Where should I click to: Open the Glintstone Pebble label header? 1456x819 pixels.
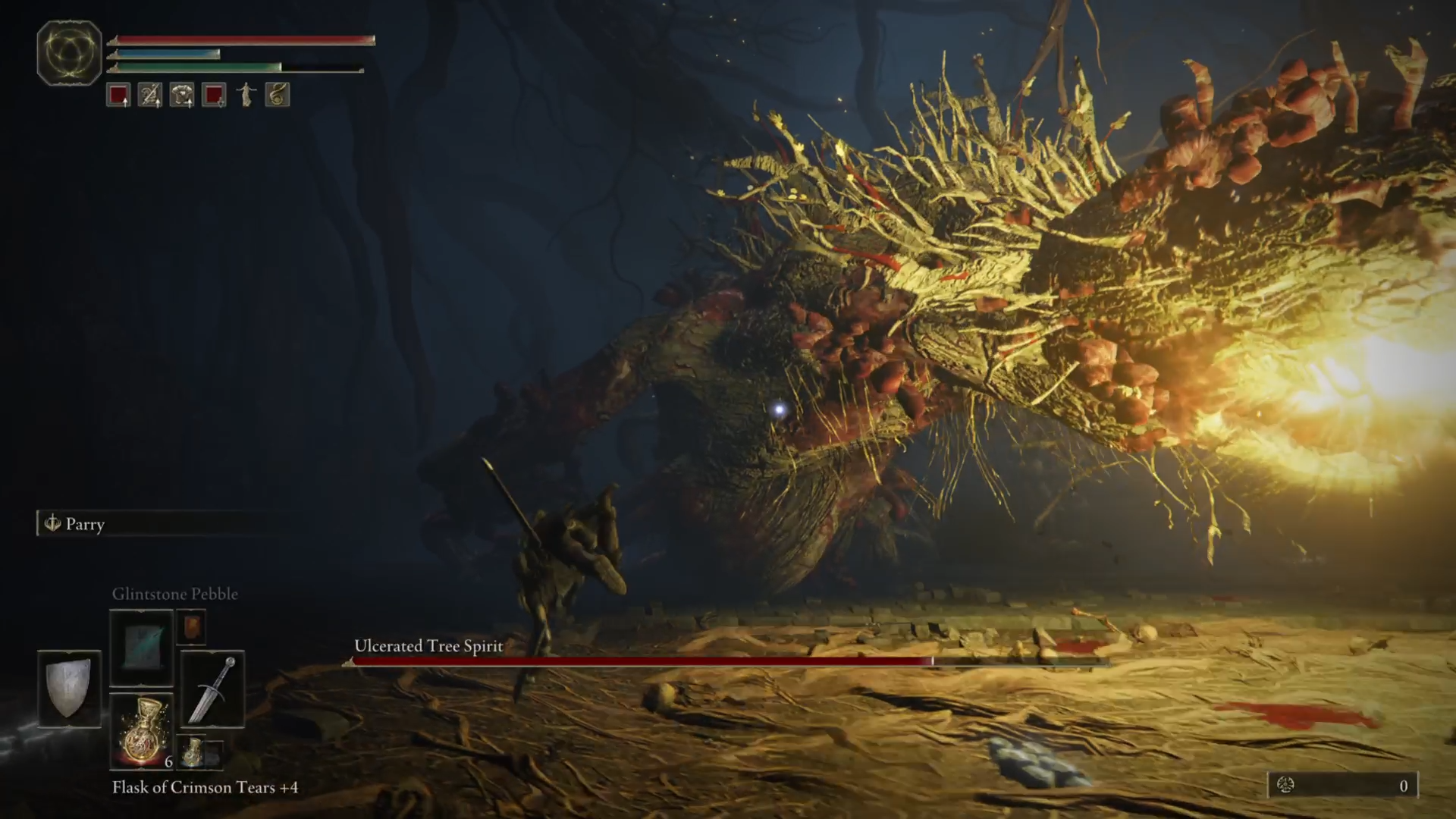tap(177, 594)
